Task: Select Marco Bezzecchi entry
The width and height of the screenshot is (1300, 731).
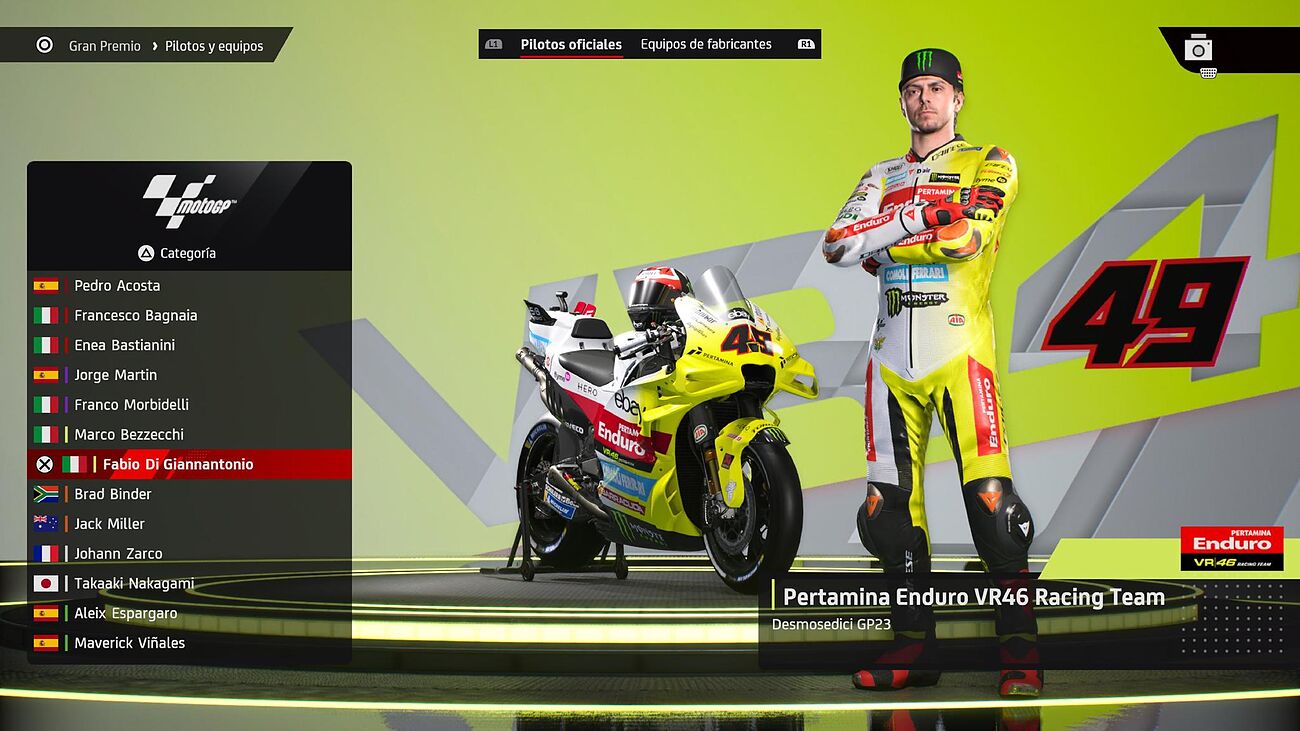Action: [x=128, y=435]
